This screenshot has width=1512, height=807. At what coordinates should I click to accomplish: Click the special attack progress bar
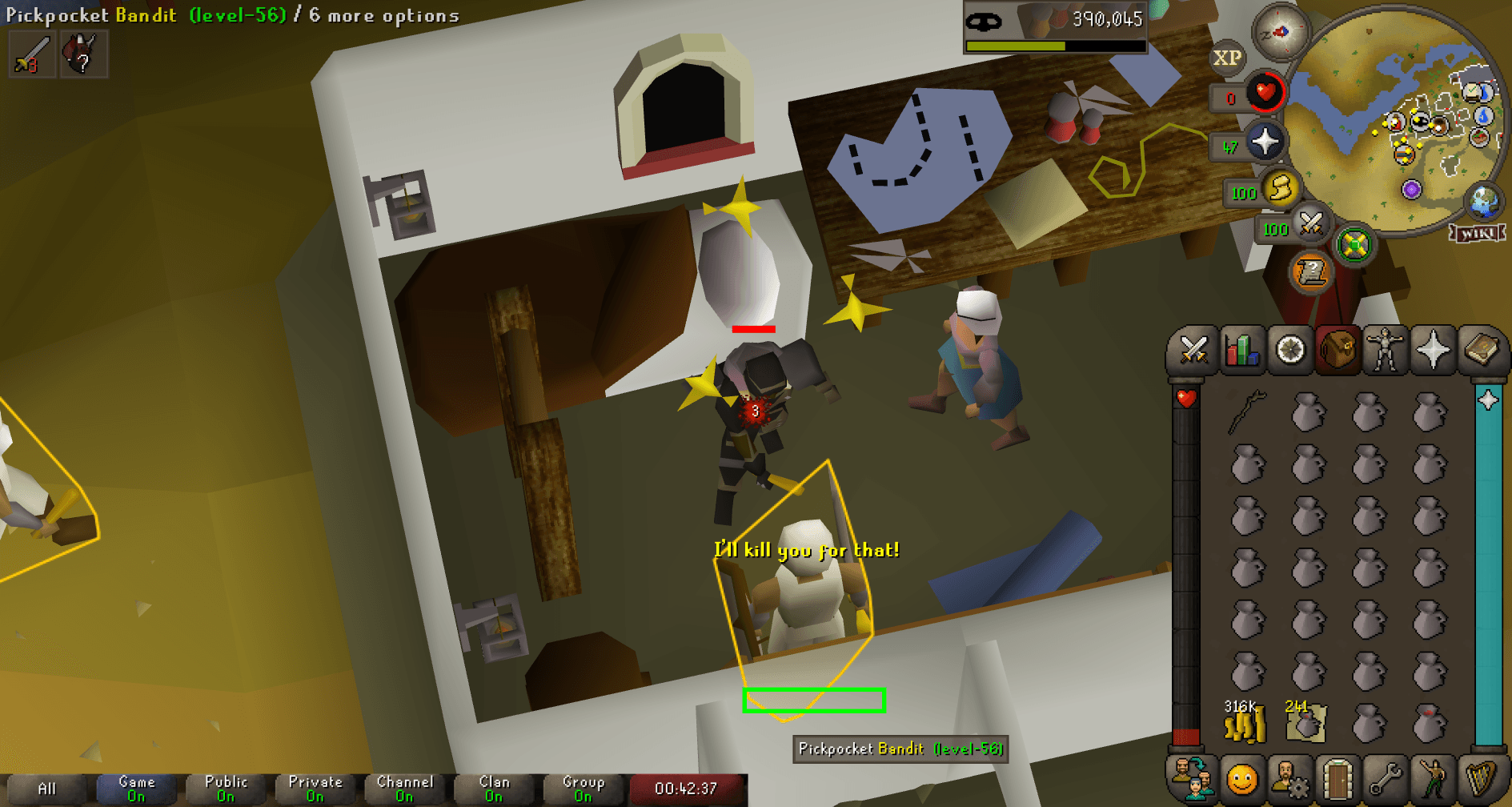point(1055,46)
